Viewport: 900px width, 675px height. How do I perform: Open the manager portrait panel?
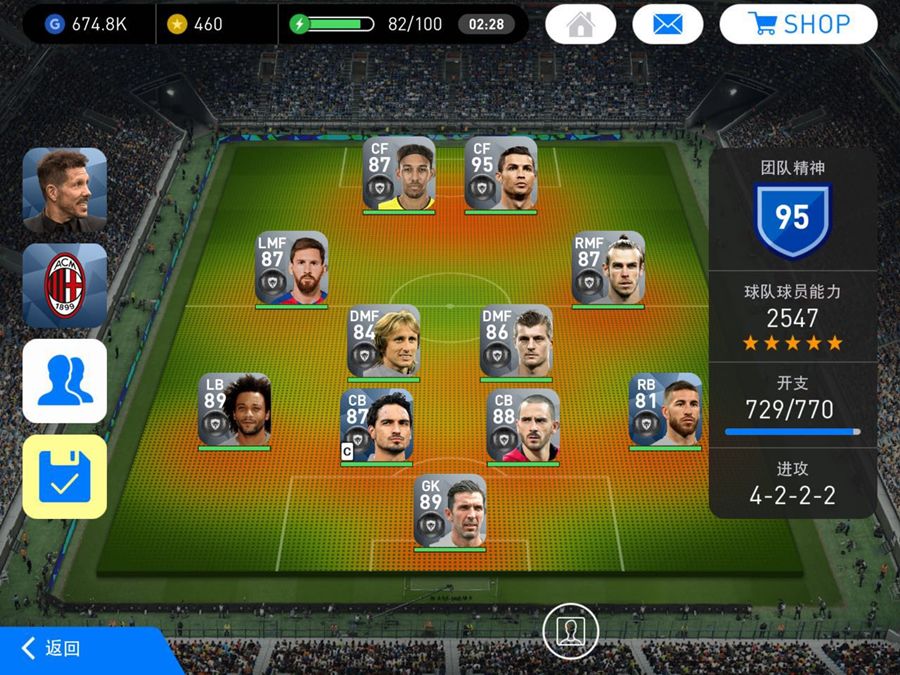pos(65,190)
